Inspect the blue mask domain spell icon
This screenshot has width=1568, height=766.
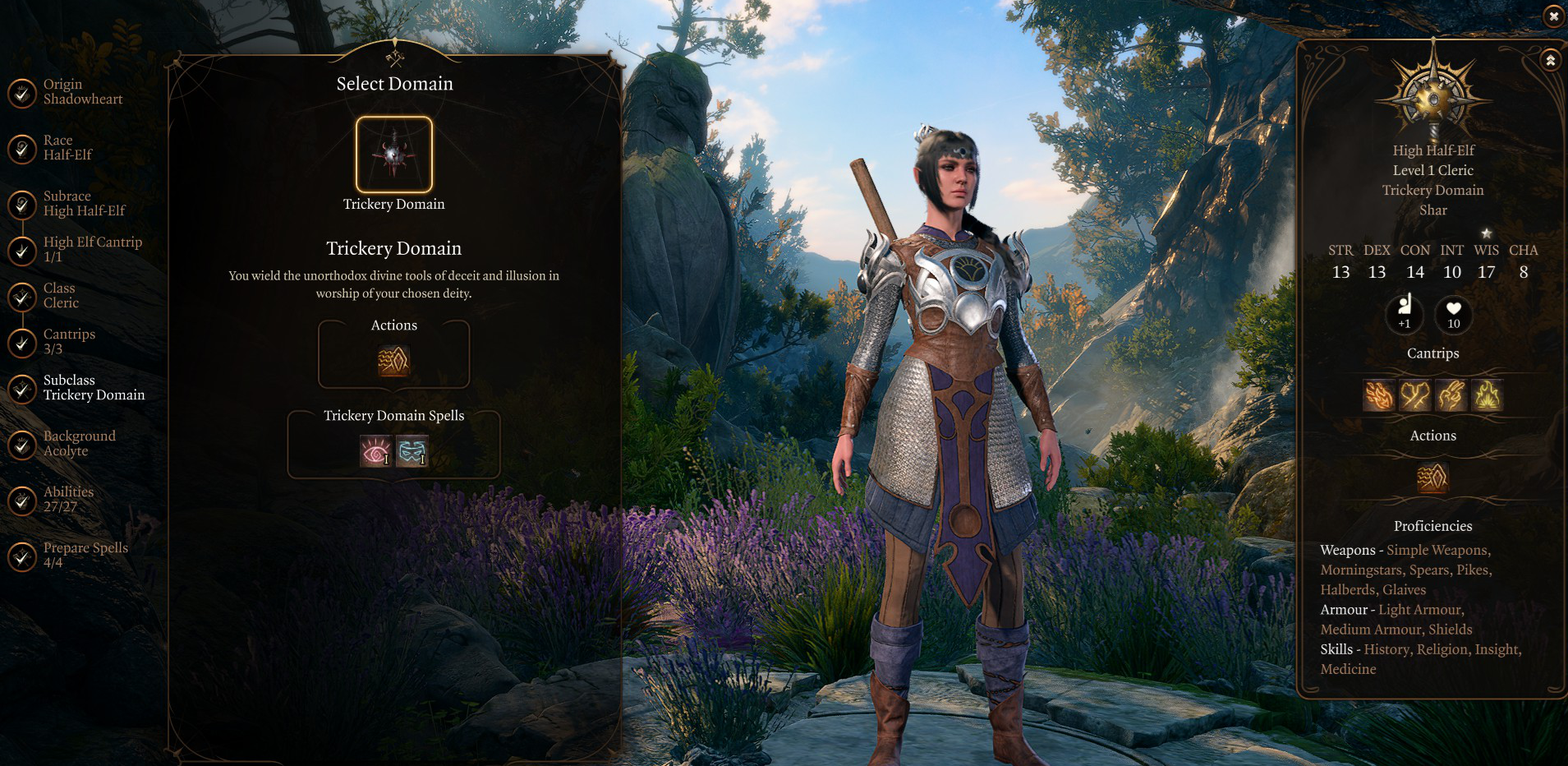pyautogui.click(x=412, y=451)
